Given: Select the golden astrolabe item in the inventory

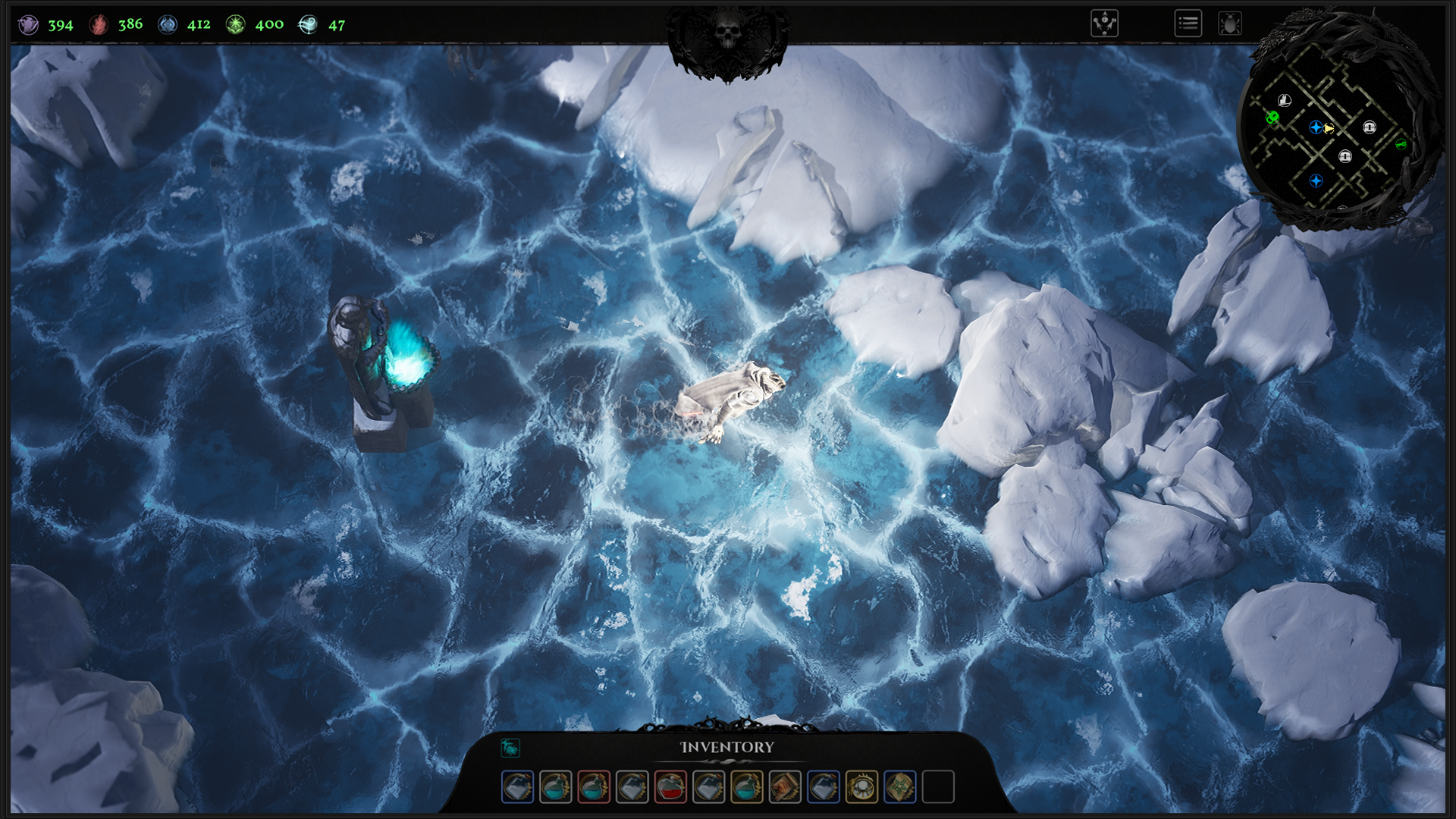Looking at the screenshot, I should [860, 786].
